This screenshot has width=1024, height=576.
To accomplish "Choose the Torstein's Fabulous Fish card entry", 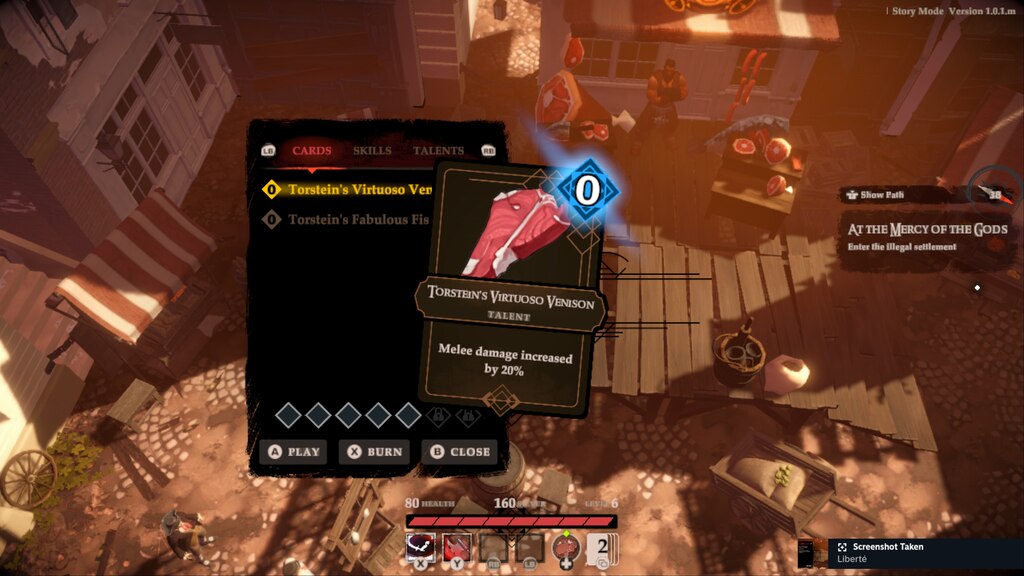I will pos(350,219).
